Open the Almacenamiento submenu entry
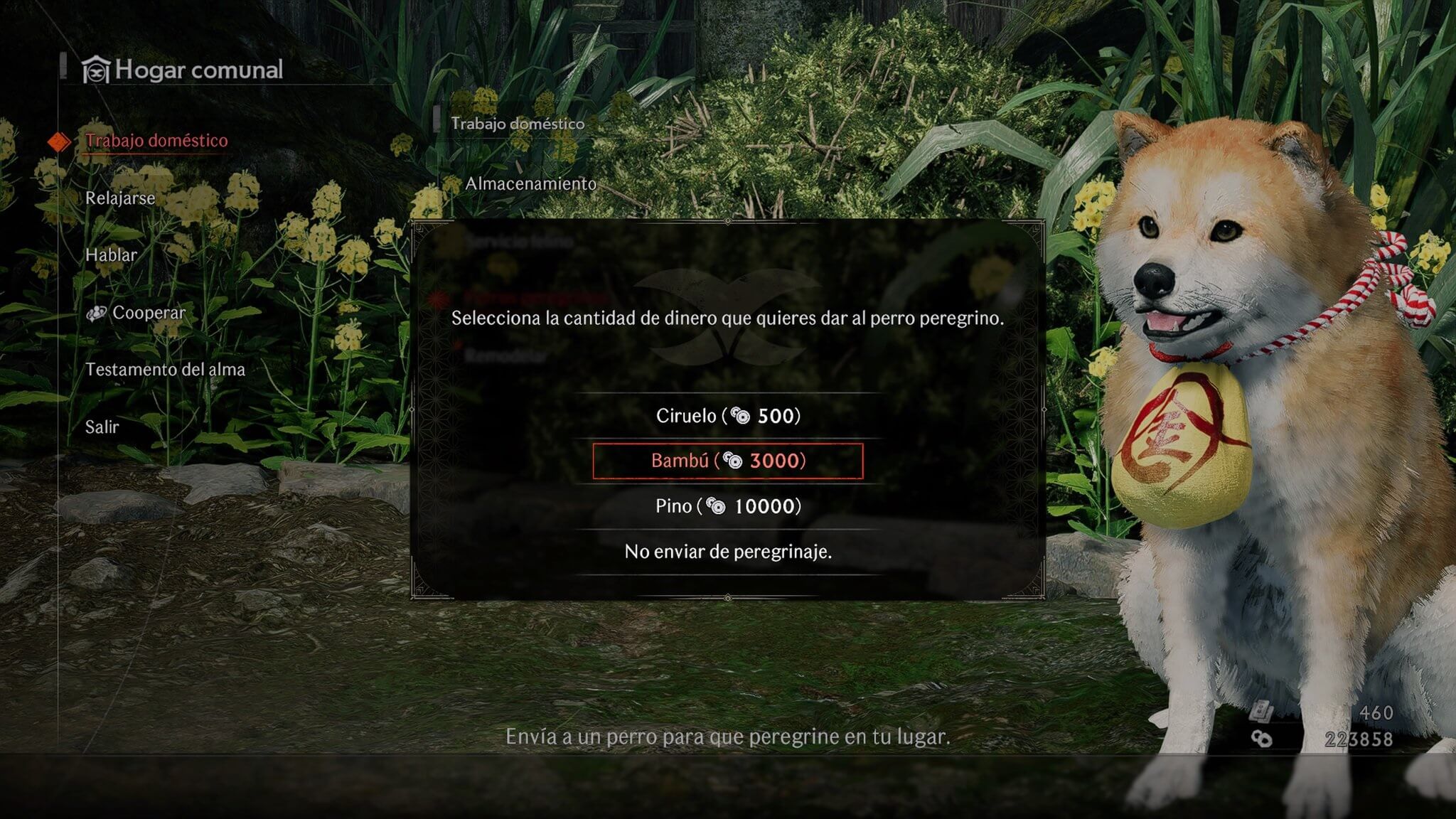The image size is (1456, 819). [530, 184]
